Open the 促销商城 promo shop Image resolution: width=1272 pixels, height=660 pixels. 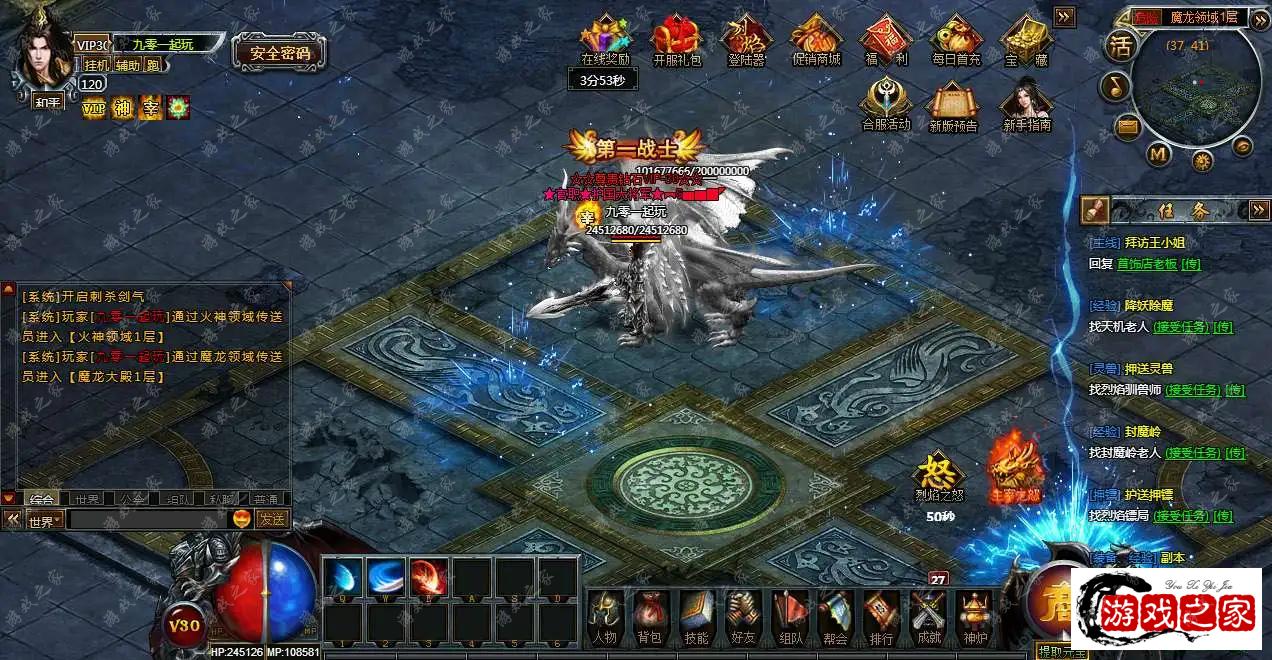pyautogui.click(x=817, y=37)
